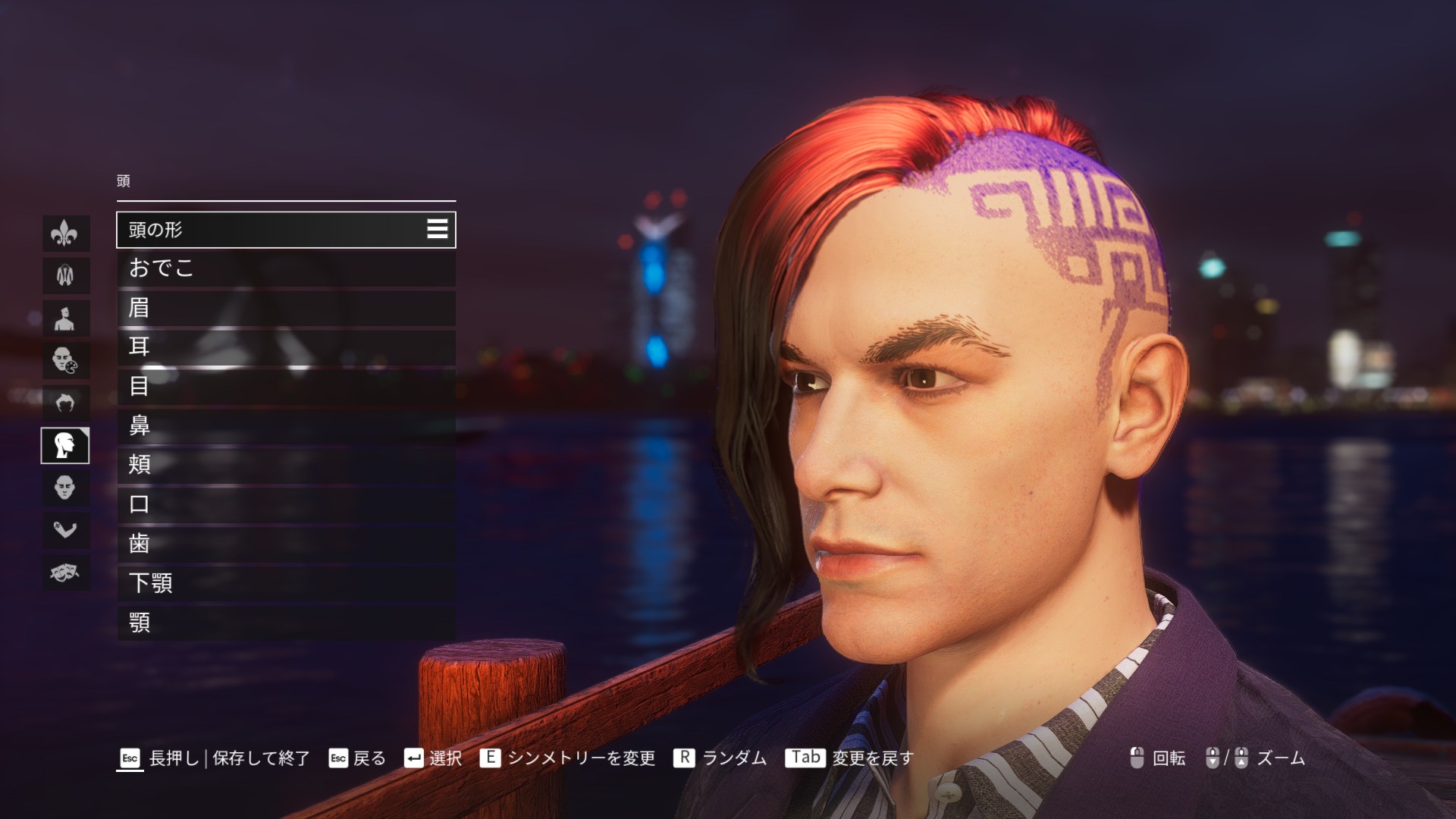1456x819 pixels.
Task: Open the おでこ forehead options
Action: [285, 268]
